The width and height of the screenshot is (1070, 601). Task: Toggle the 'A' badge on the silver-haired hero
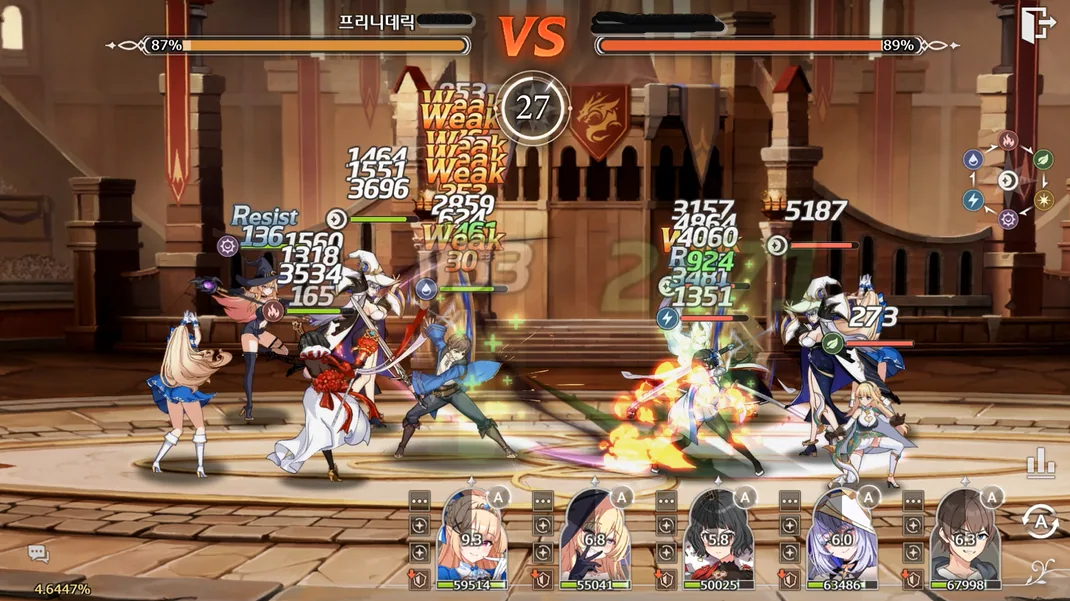867,496
